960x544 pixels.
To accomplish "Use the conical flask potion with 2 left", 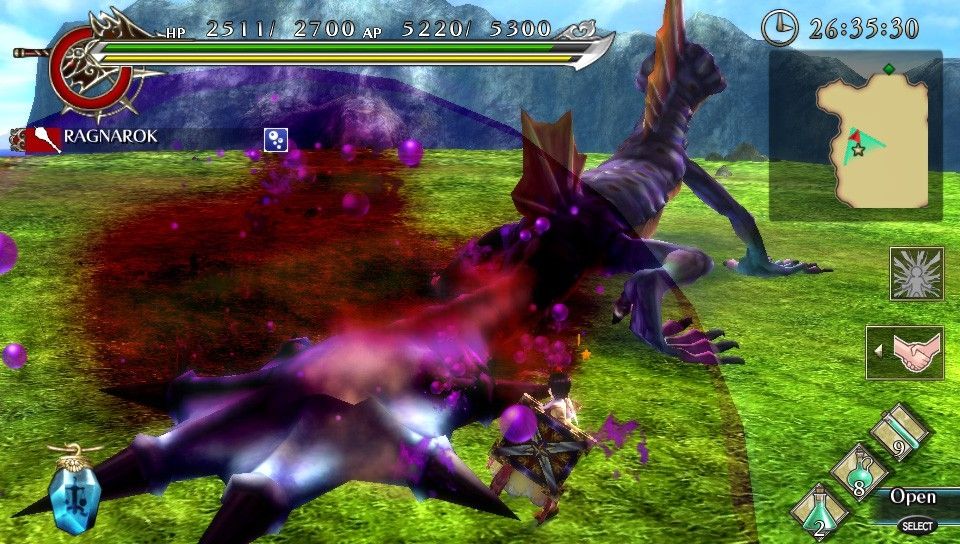I will pos(819,511).
